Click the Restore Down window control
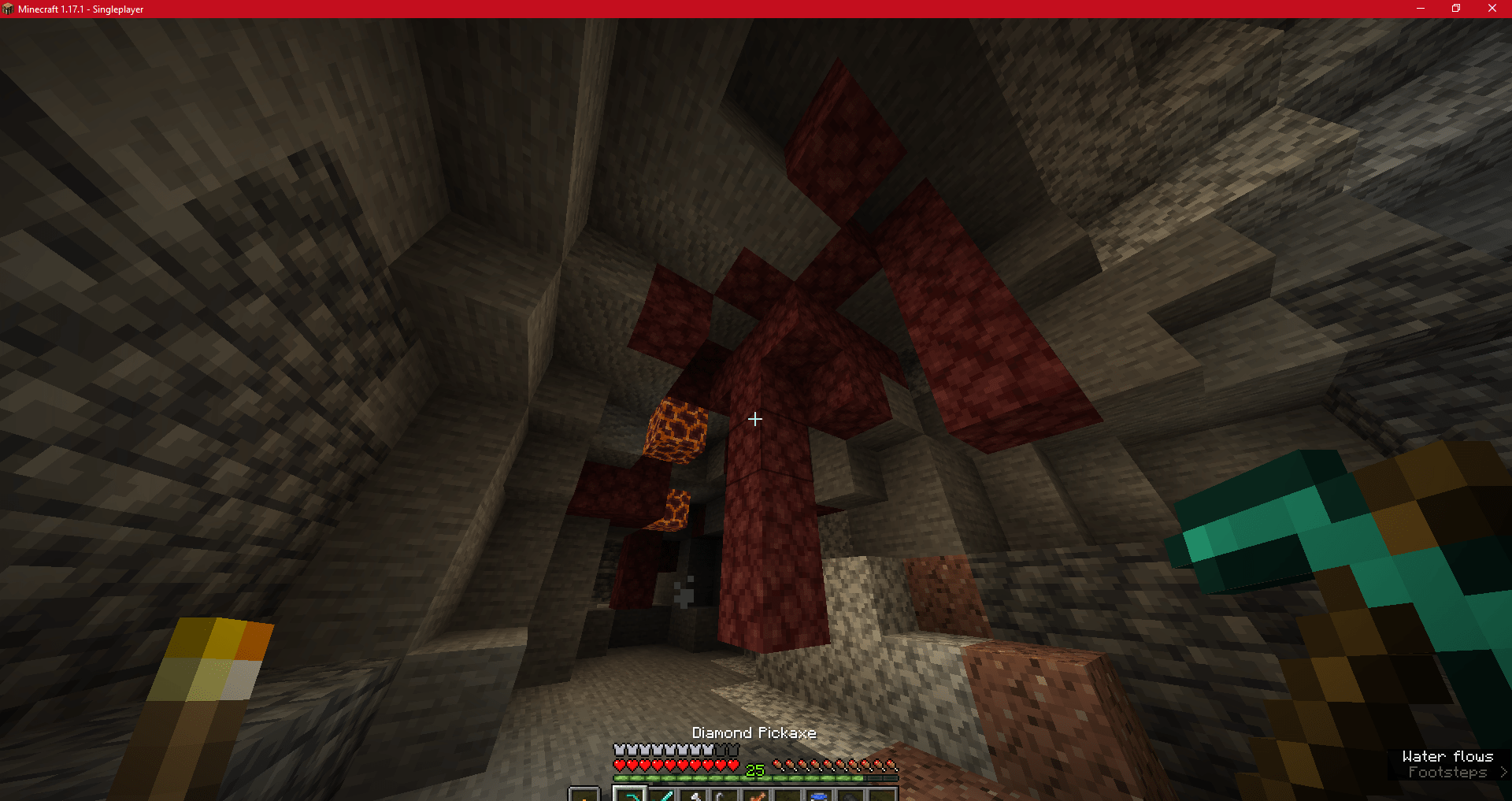This screenshot has height=801, width=1512. pyautogui.click(x=1456, y=9)
